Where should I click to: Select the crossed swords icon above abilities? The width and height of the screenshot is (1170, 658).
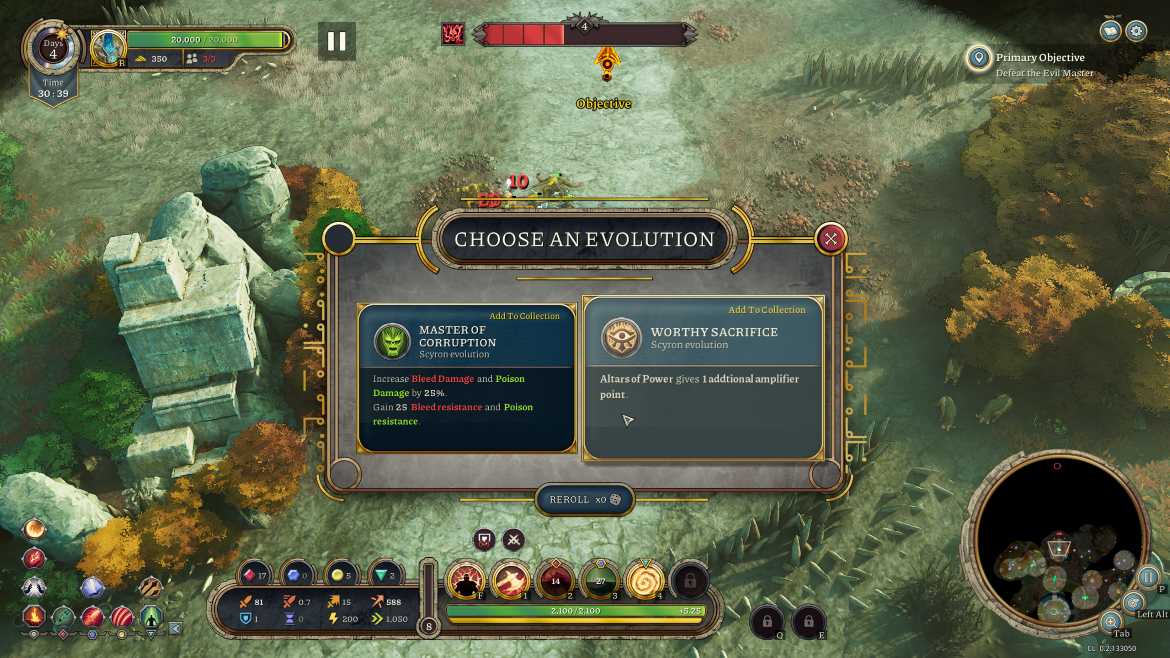514,540
